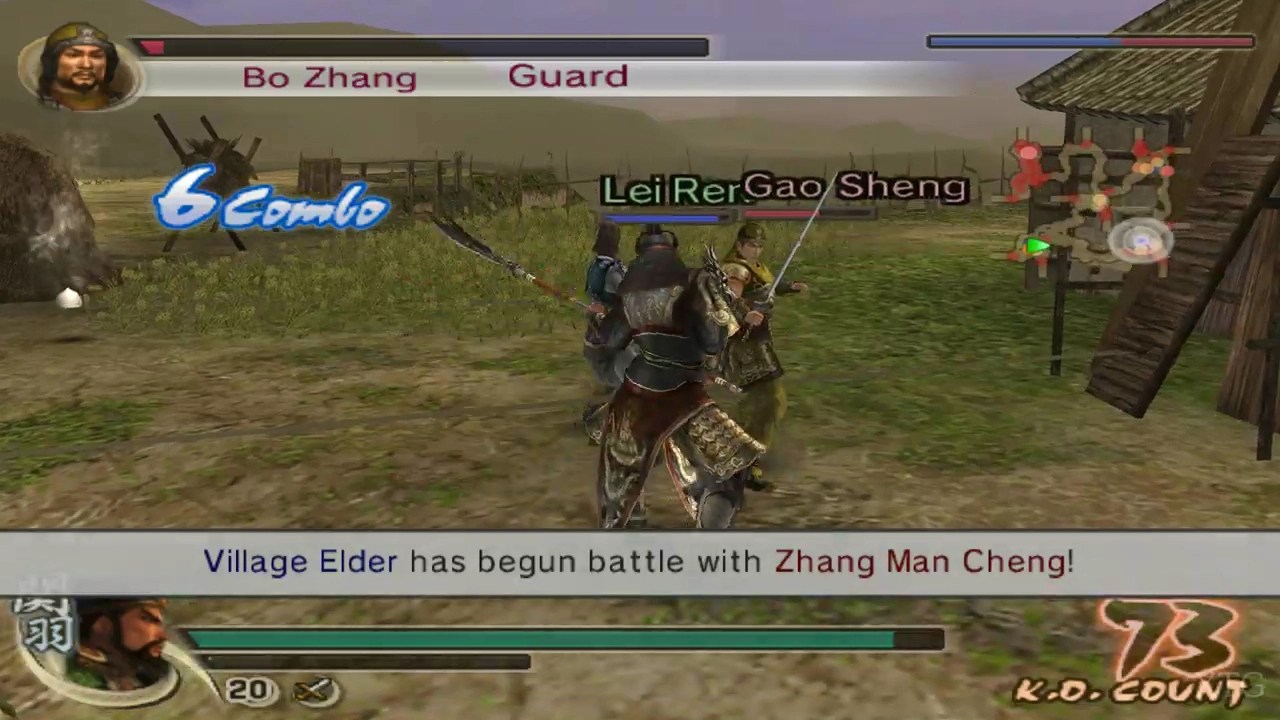Click the crossed swords weapon icon
The width and height of the screenshot is (1280, 720).
click(313, 688)
